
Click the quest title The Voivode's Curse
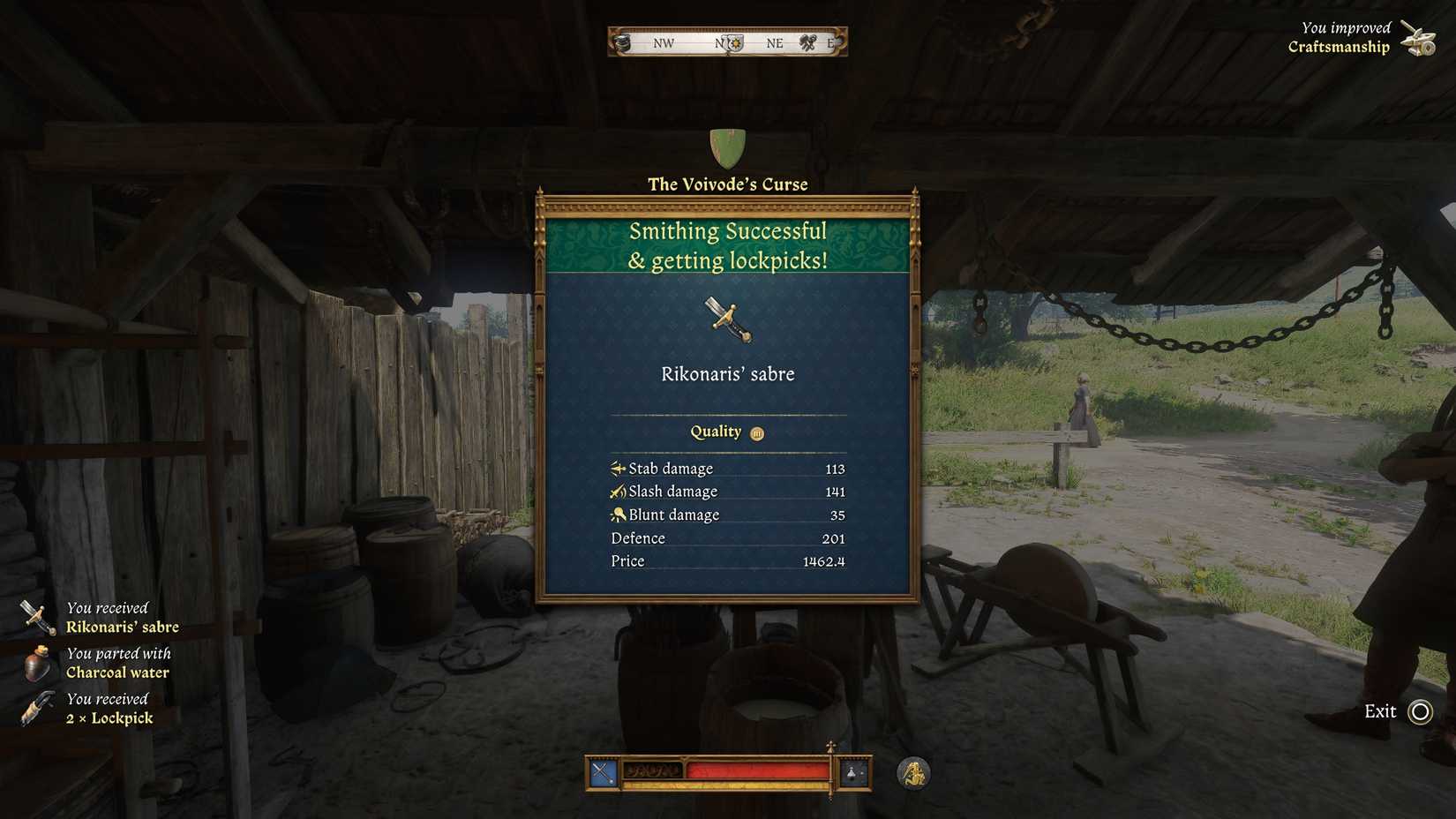click(726, 184)
